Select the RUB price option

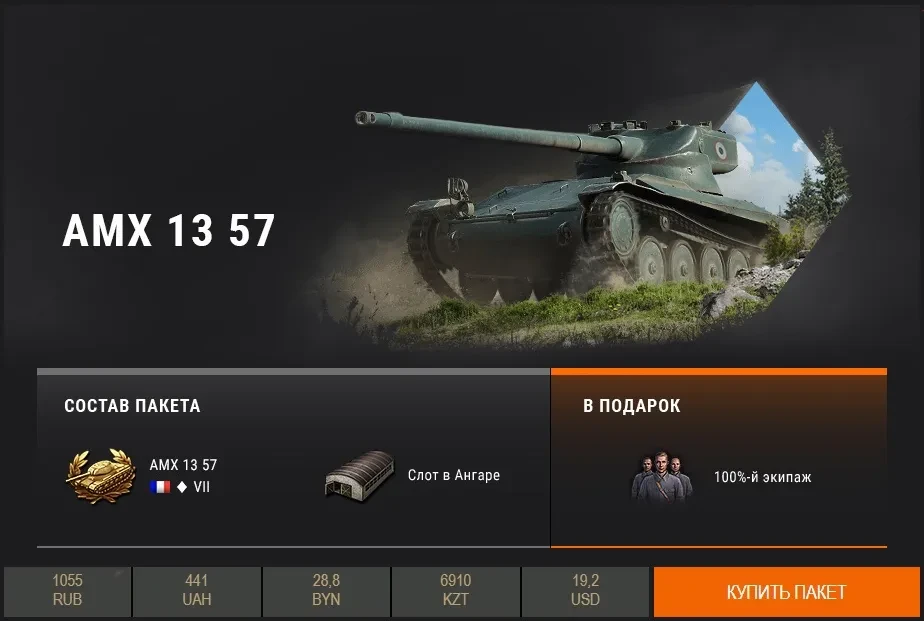coord(67,591)
